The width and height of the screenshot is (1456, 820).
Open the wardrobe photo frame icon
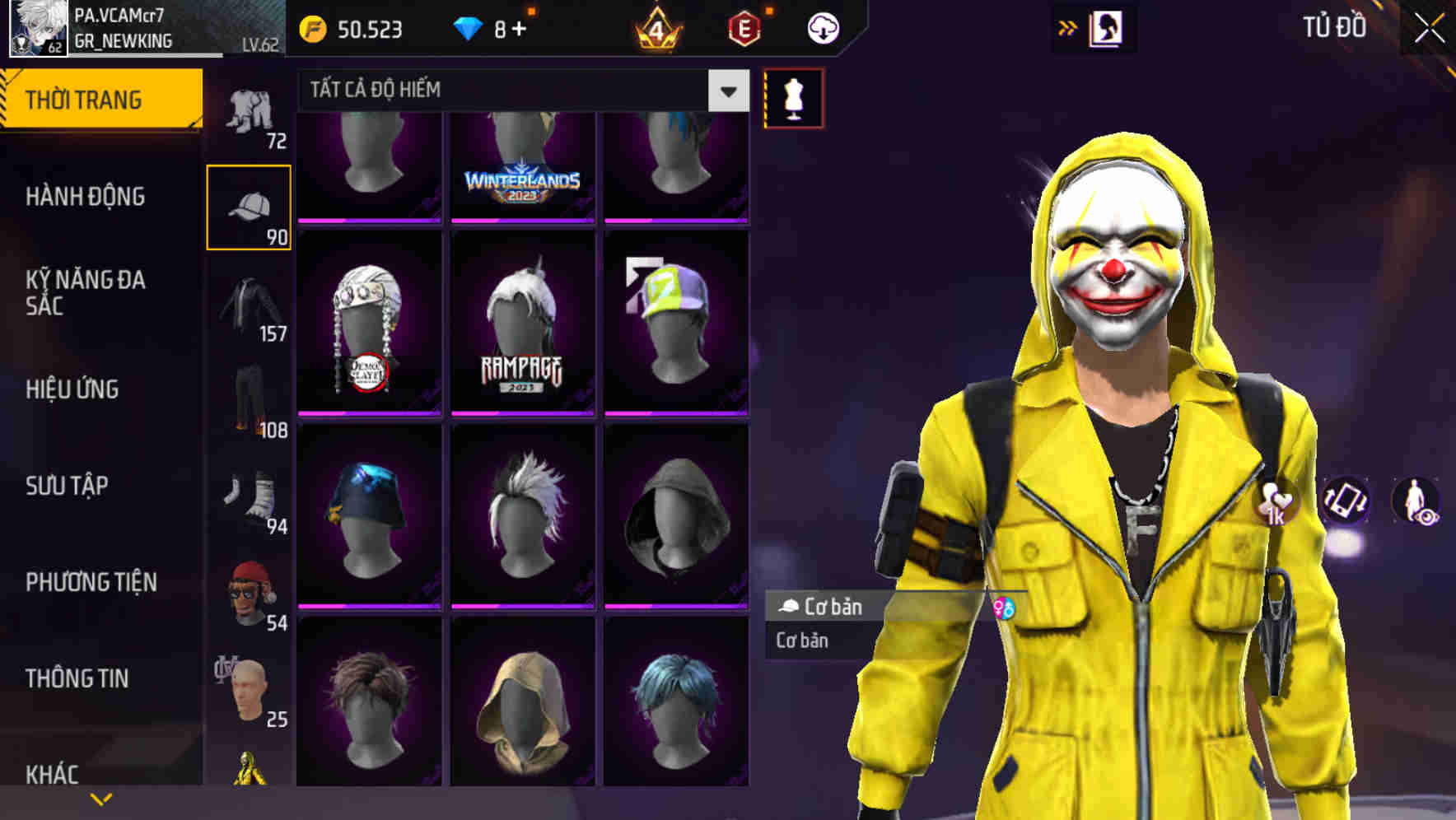click(1108, 26)
